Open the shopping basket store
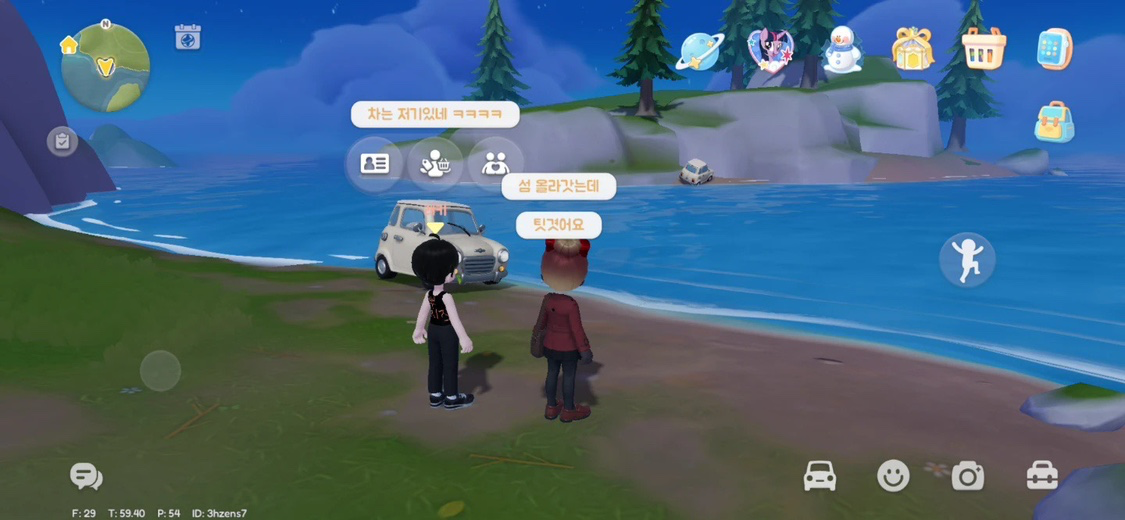 [x=983, y=49]
